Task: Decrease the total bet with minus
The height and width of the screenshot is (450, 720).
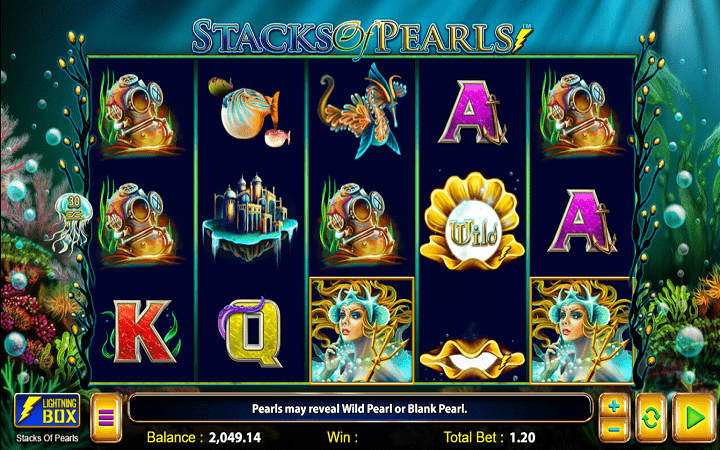Action: pos(614,428)
